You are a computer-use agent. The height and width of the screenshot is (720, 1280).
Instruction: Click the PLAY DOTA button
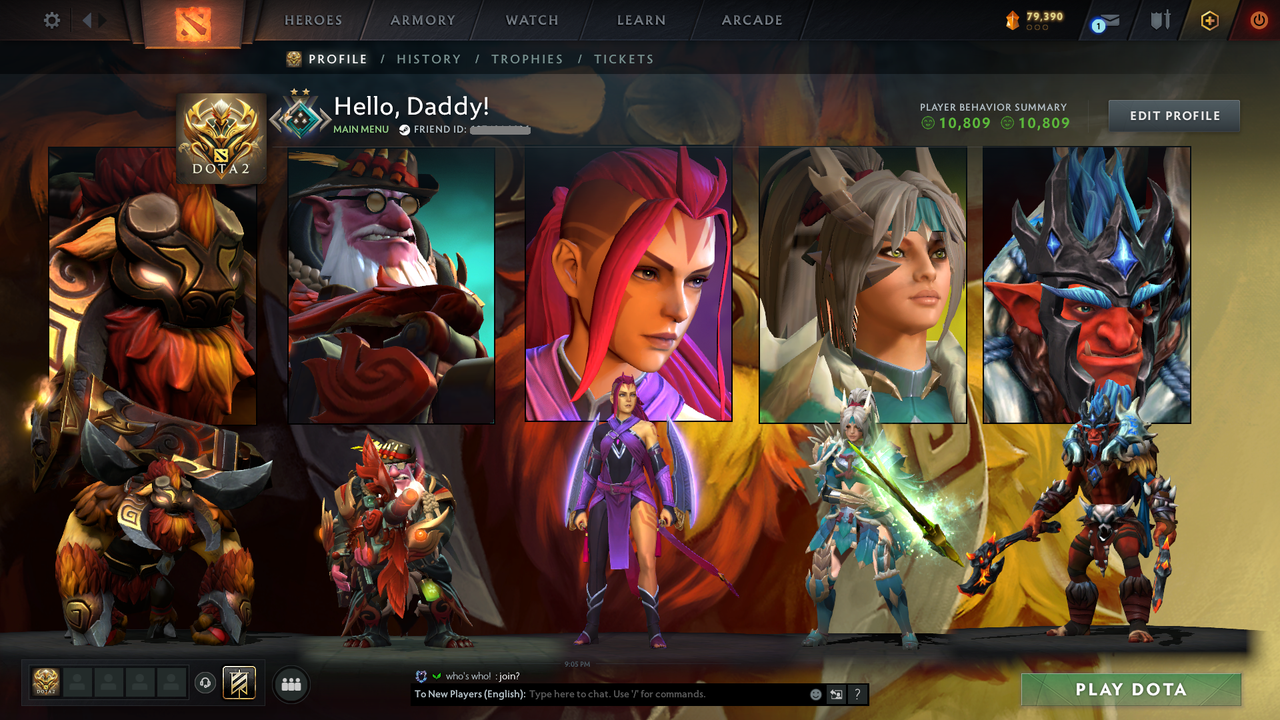point(1130,689)
